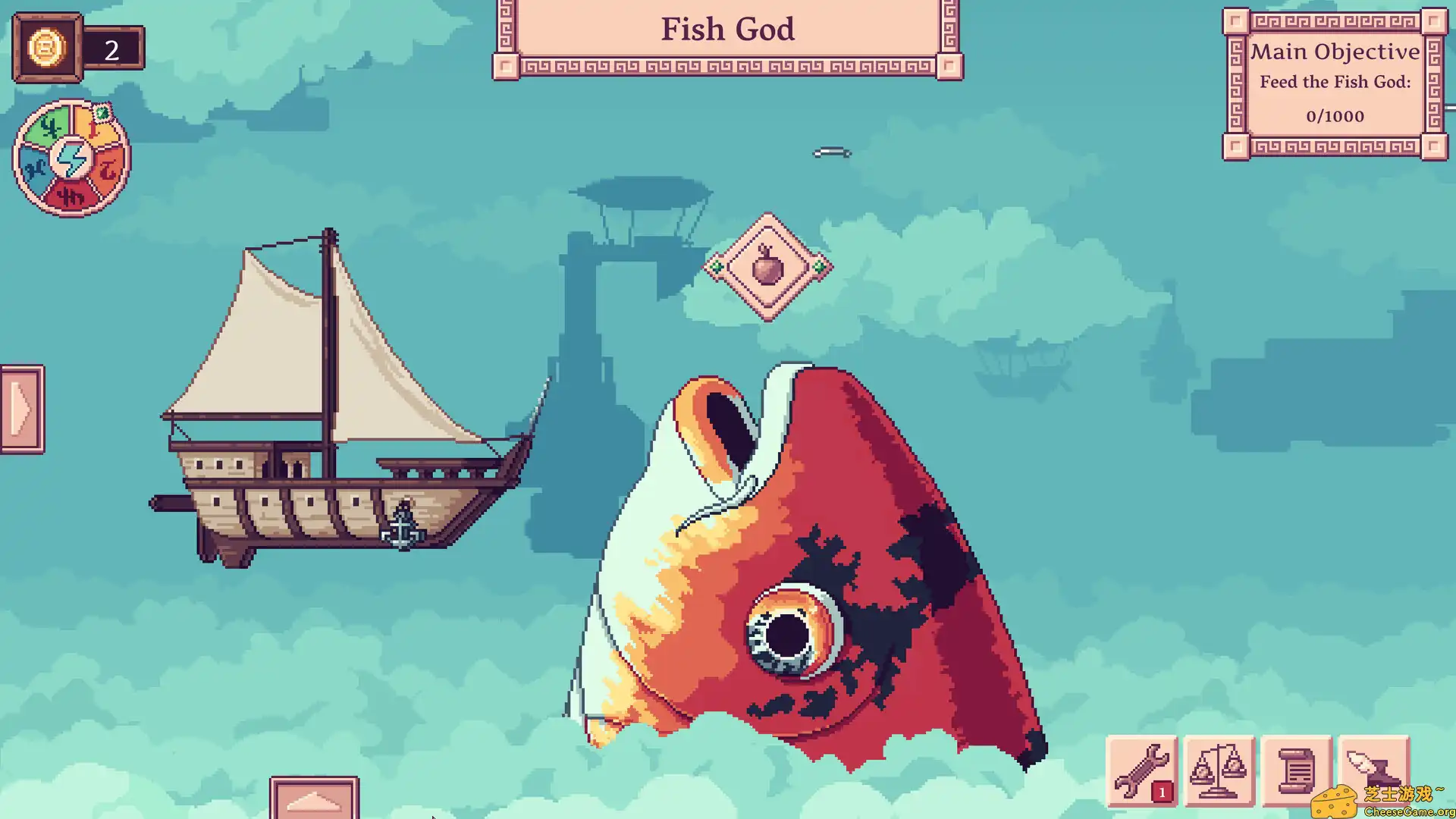Viewport: 1456px width, 819px height.
Task: Toggle the blue rune segment on the wheel
Action: [36, 166]
